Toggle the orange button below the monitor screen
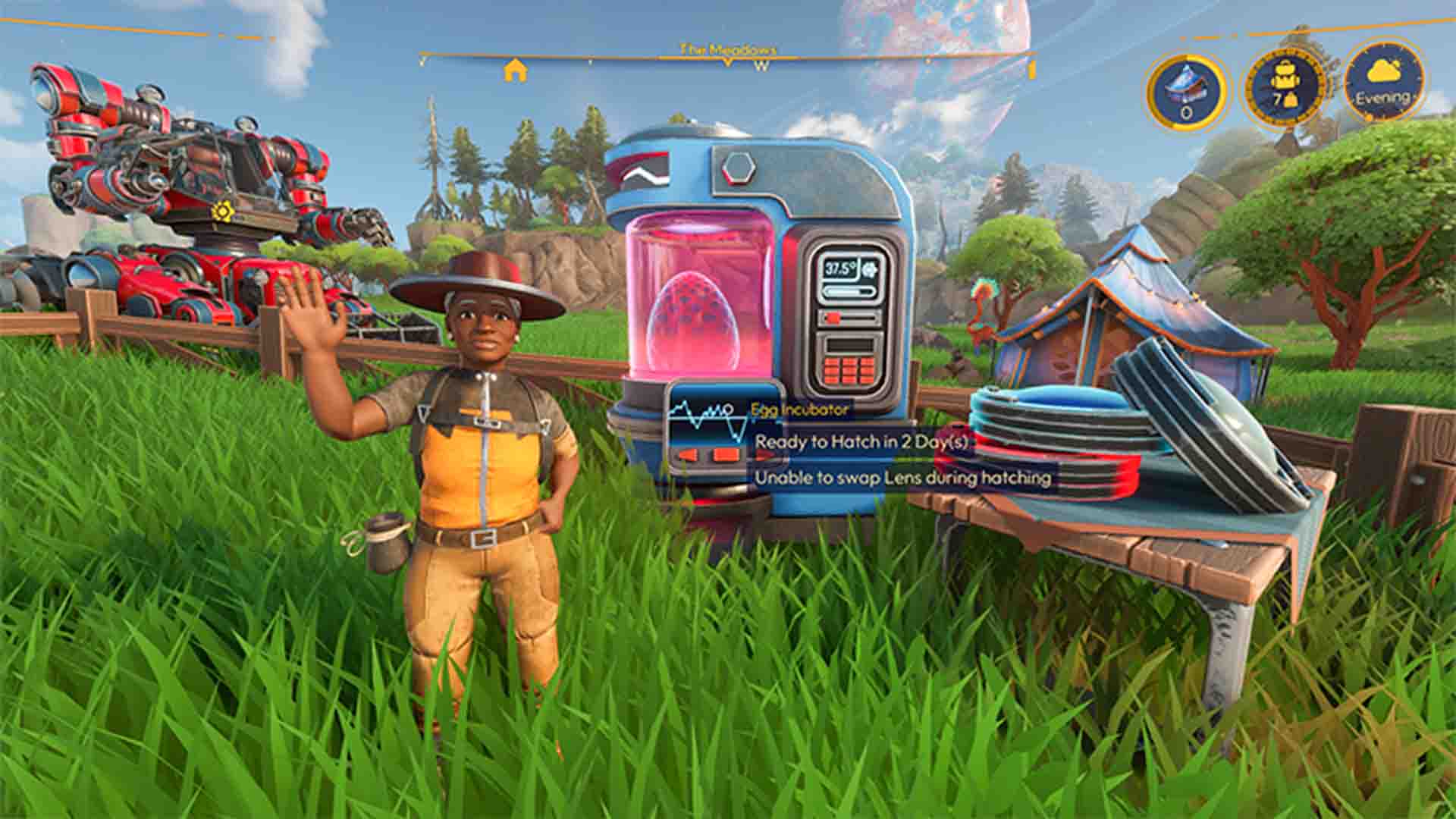The height and width of the screenshot is (819, 1456). point(725,455)
